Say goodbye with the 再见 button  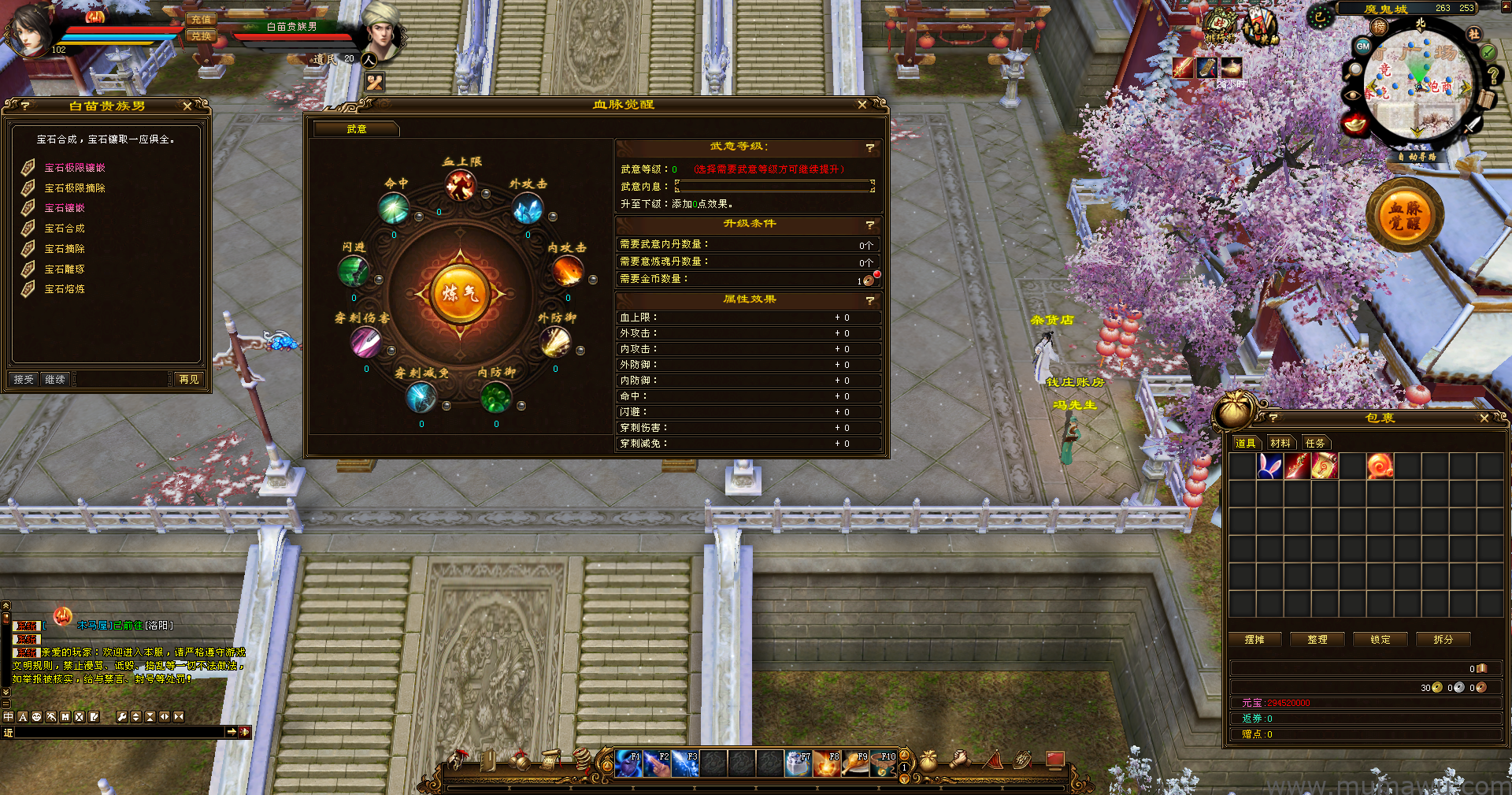pyautogui.click(x=189, y=380)
